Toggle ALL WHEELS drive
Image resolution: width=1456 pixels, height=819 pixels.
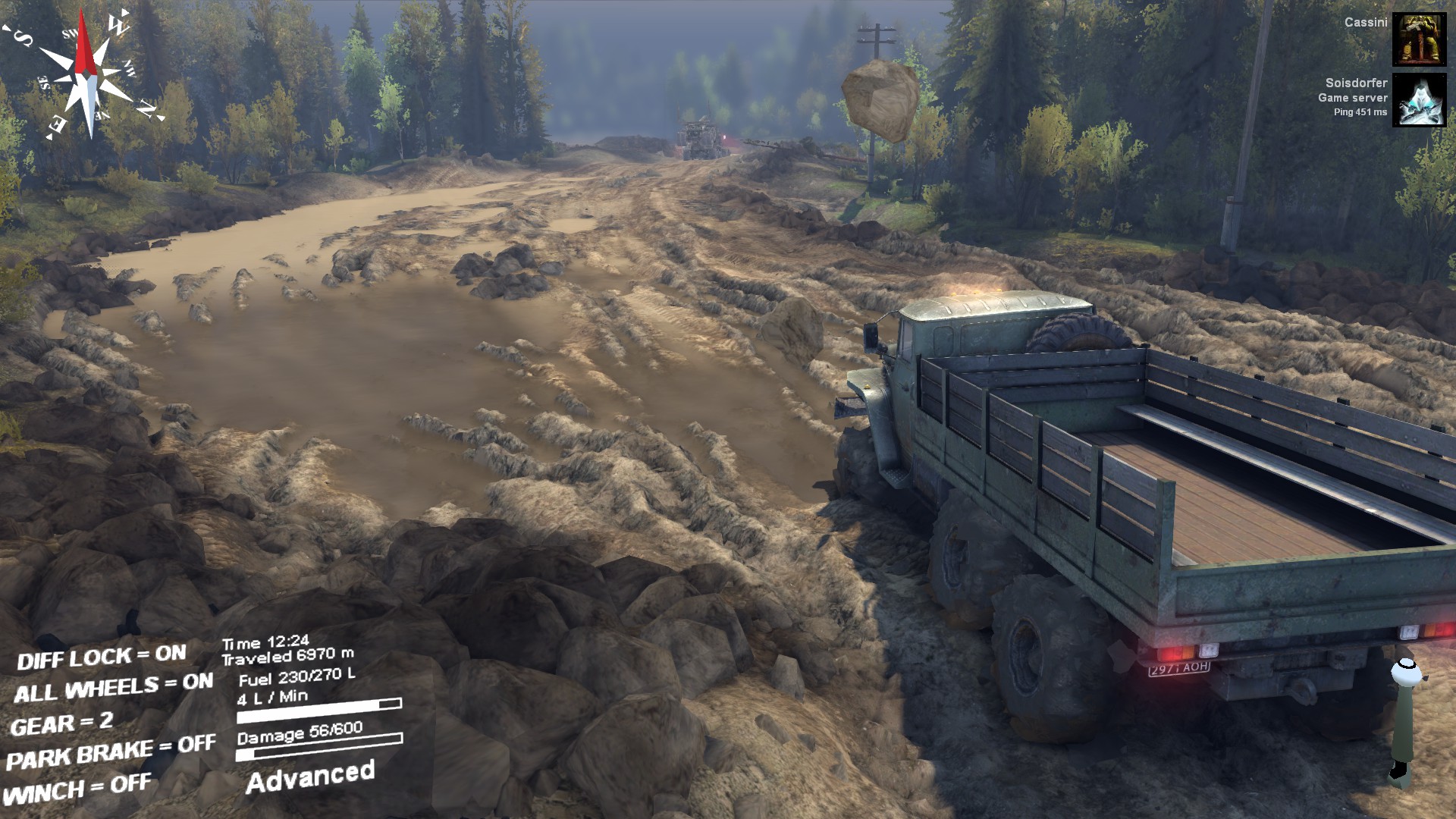click(114, 689)
